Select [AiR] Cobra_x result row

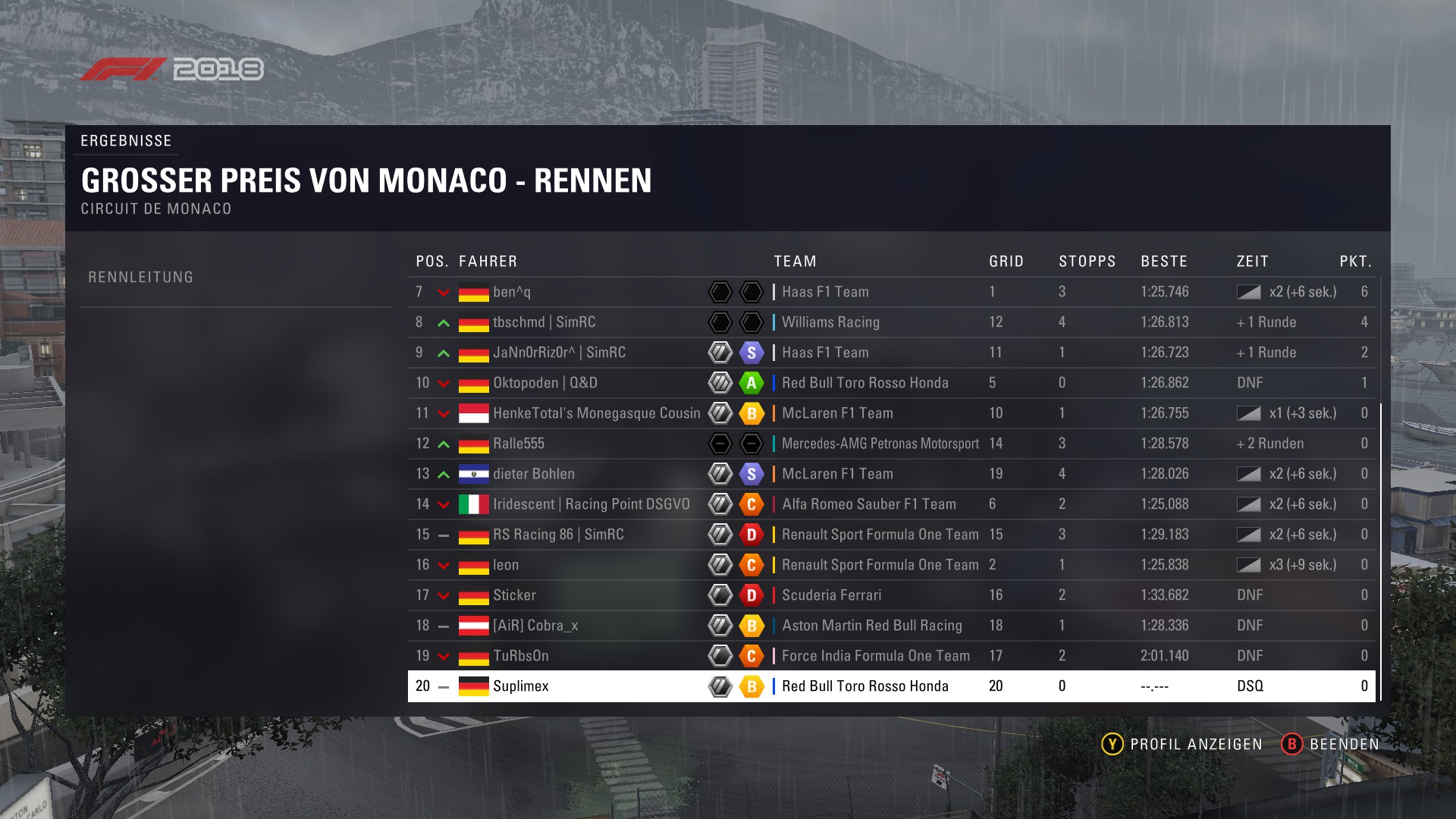click(x=535, y=626)
